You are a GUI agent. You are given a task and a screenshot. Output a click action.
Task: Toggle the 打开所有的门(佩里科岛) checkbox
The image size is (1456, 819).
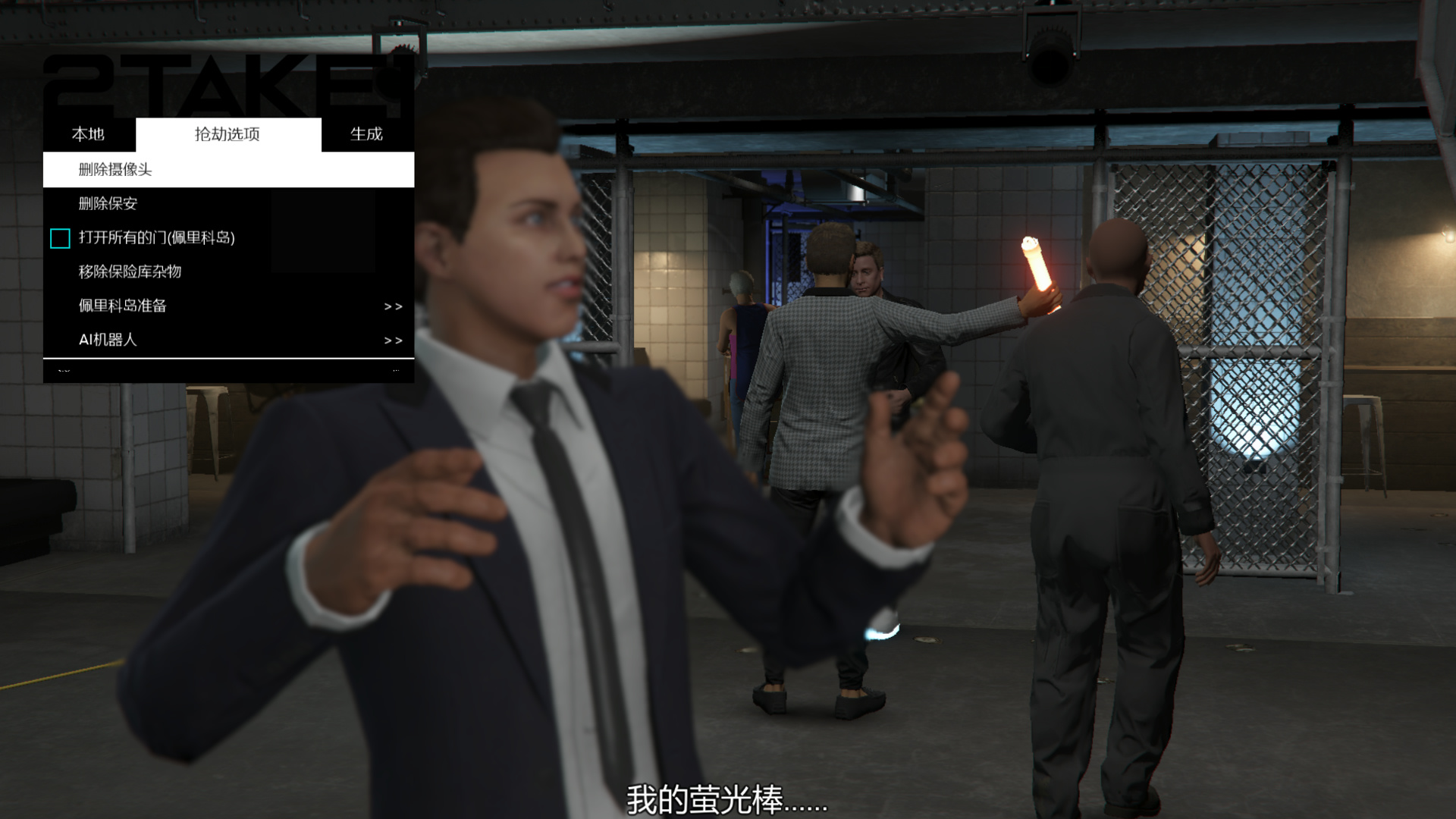[x=60, y=238]
